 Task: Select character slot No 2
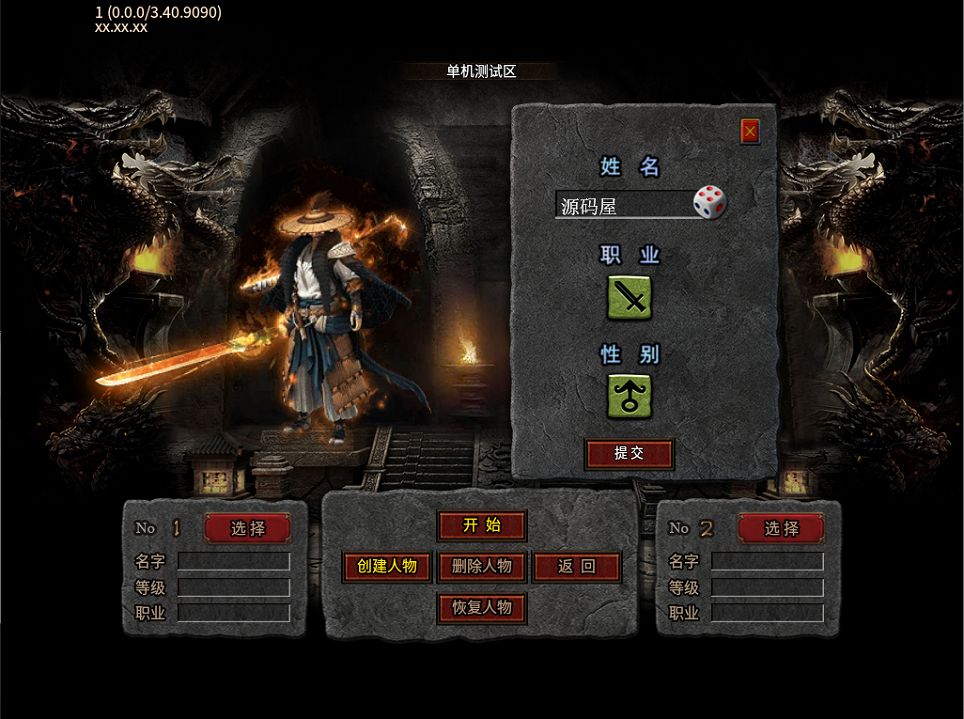coord(781,528)
